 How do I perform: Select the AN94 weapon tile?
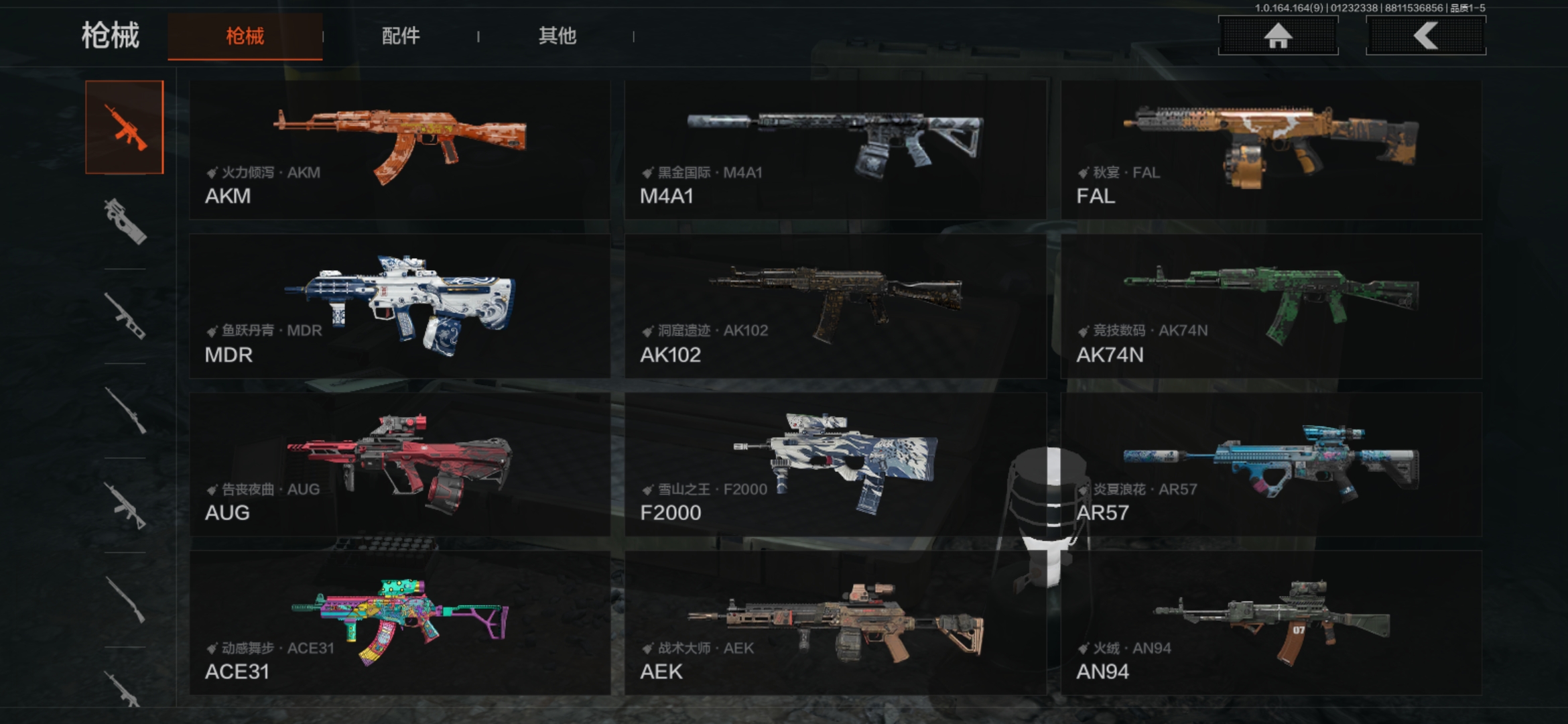[x=1271, y=623]
